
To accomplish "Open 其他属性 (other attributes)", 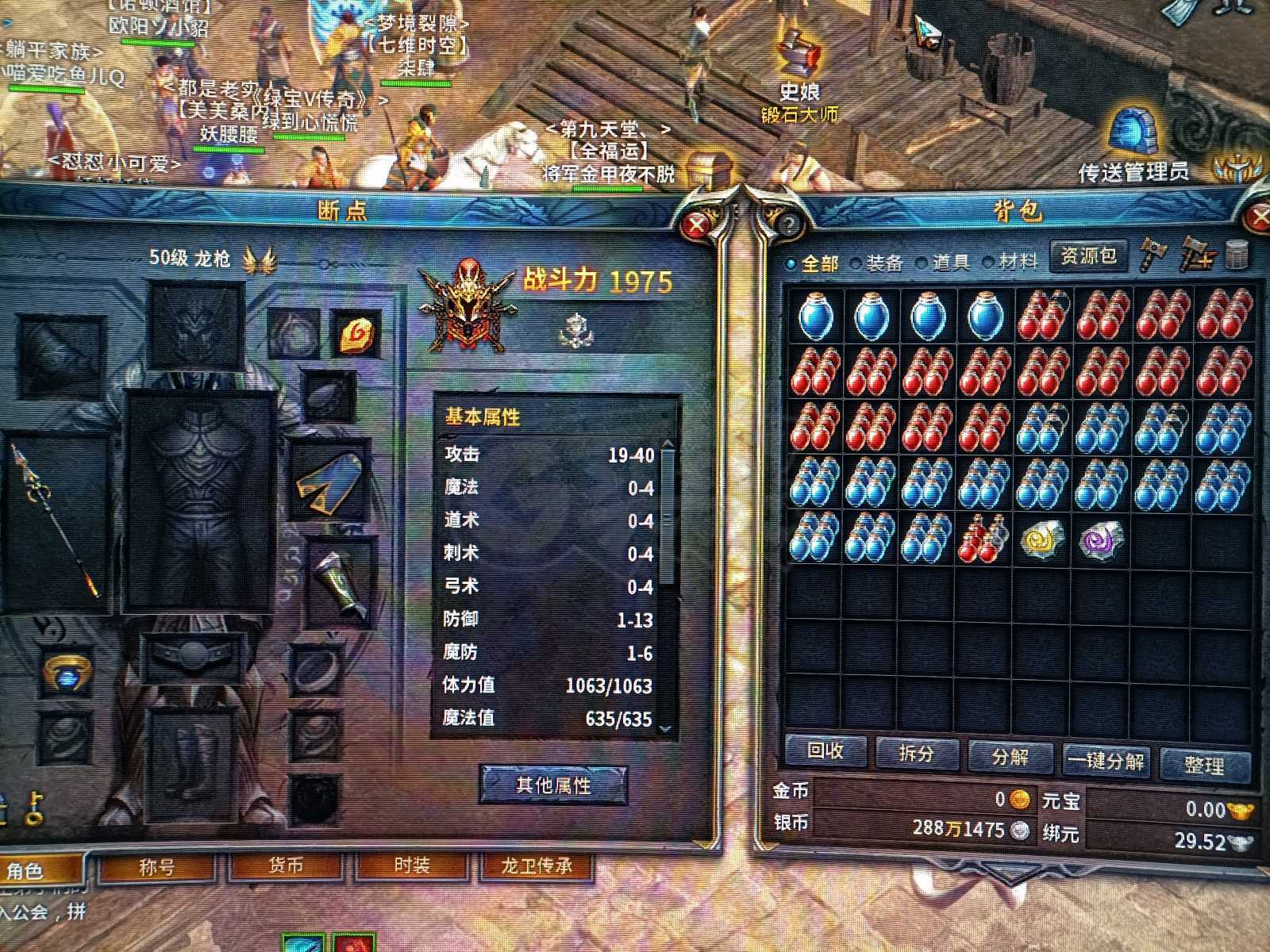I will pos(553,785).
